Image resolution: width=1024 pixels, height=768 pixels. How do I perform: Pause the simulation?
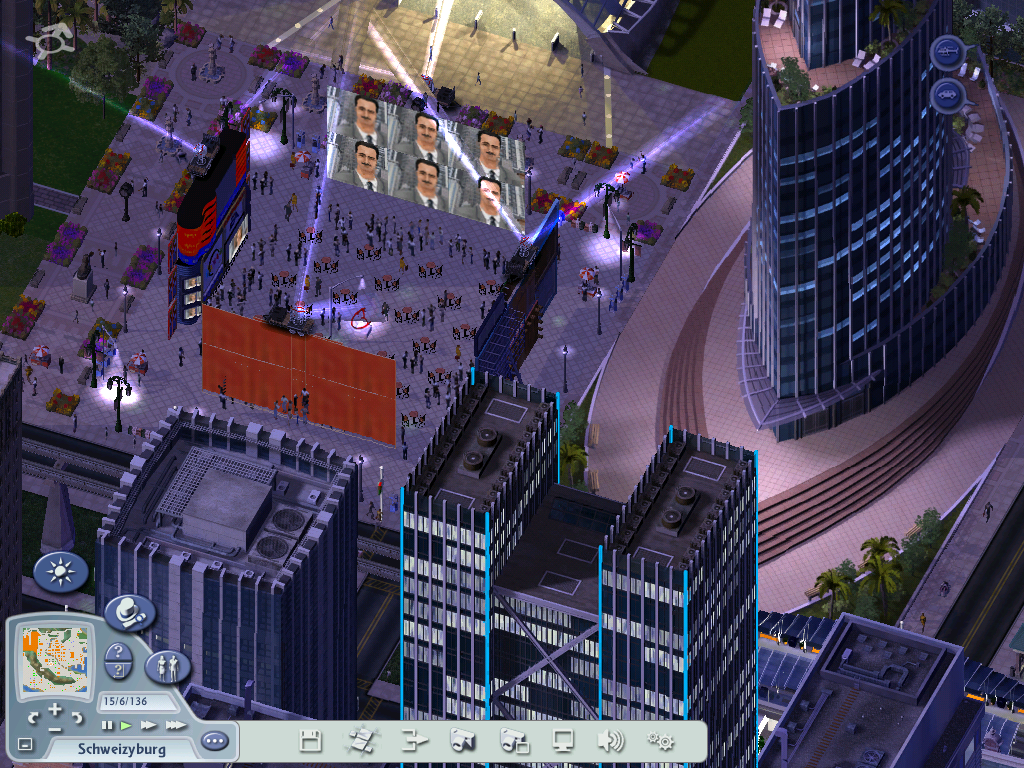(x=107, y=724)
